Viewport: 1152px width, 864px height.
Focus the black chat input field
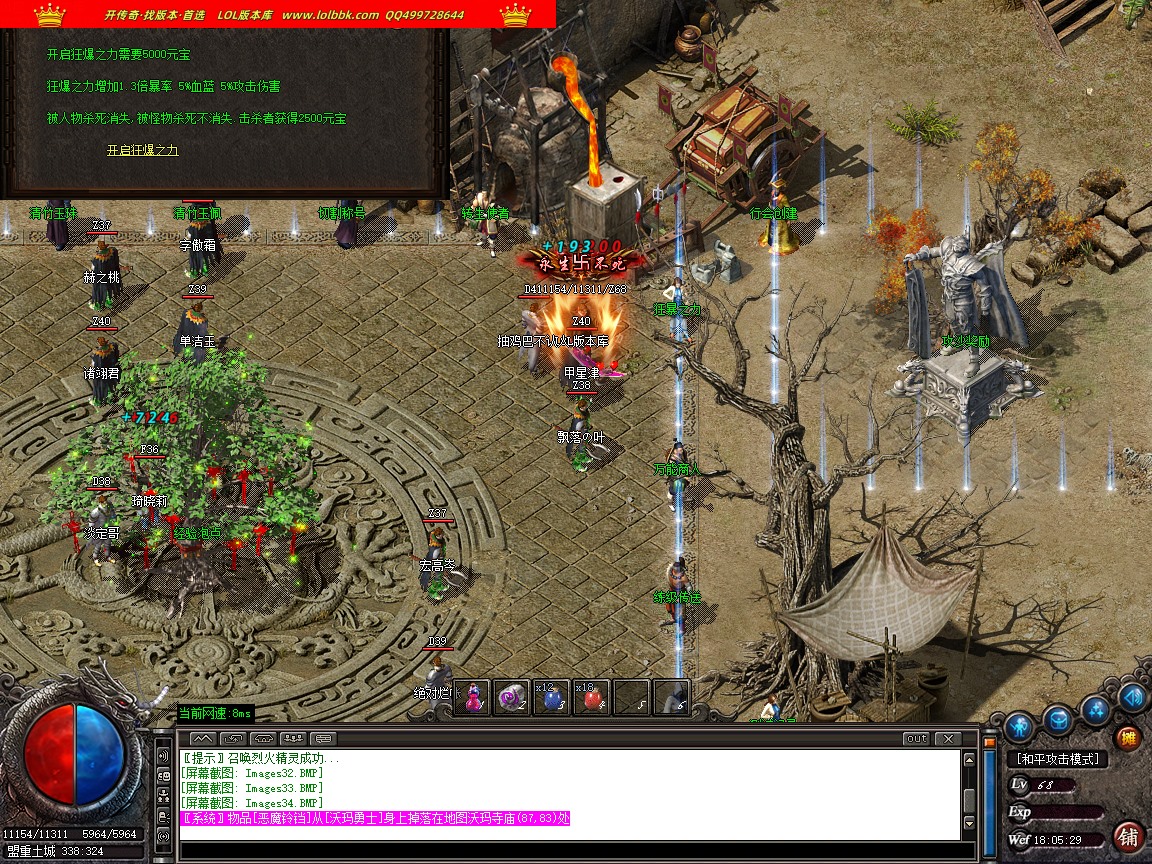click(x=568, y=851)
